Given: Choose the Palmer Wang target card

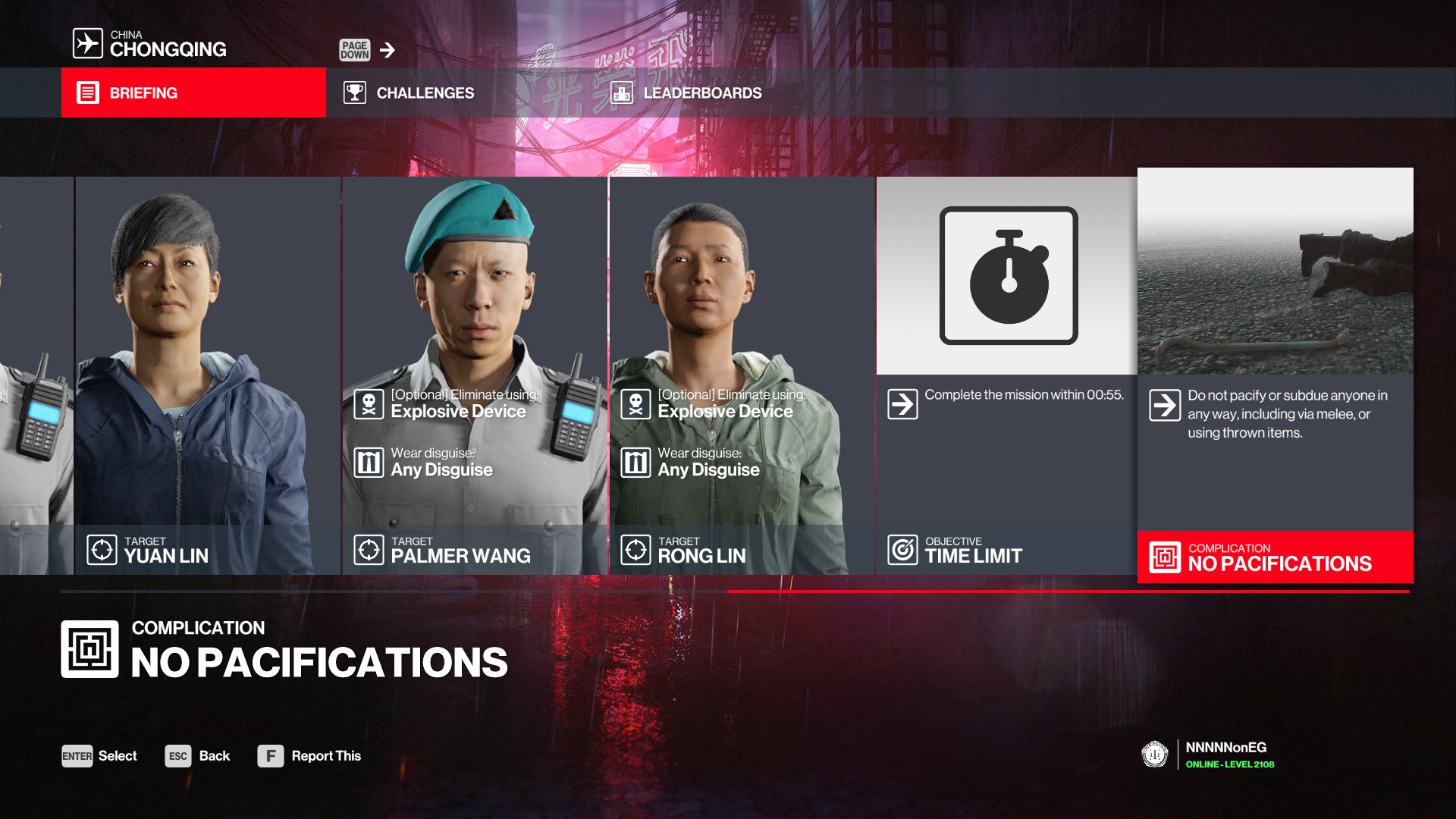Looking at the screenshot, I should click(474, 375).
